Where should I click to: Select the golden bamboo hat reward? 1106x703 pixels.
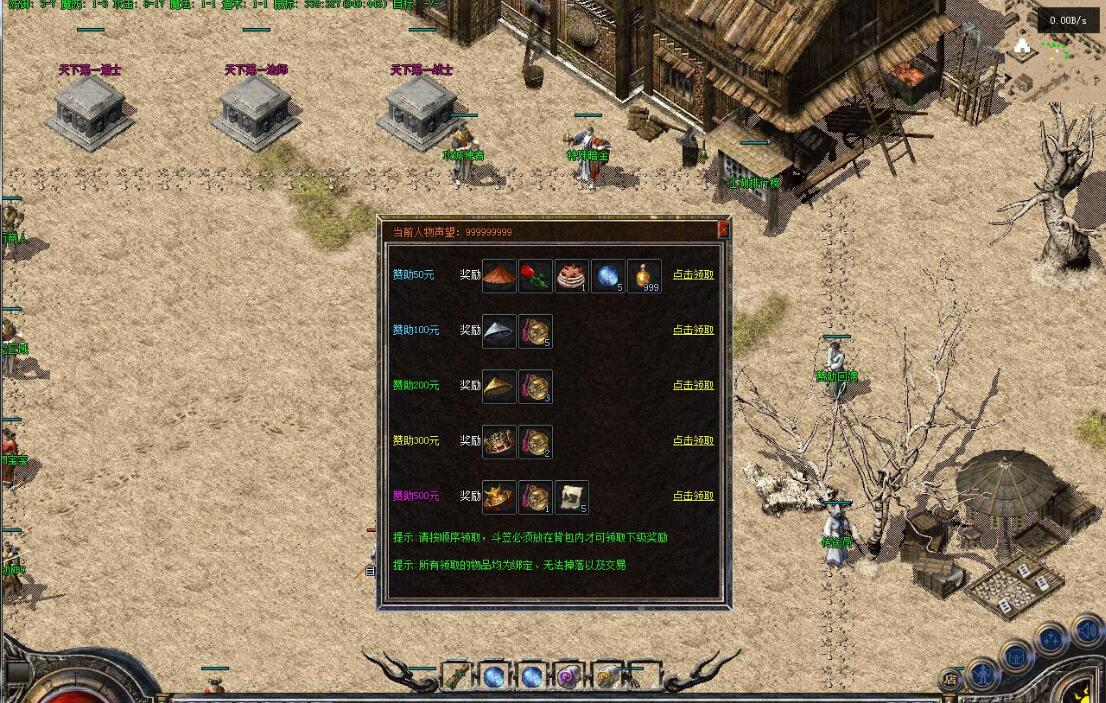point(499,387)
